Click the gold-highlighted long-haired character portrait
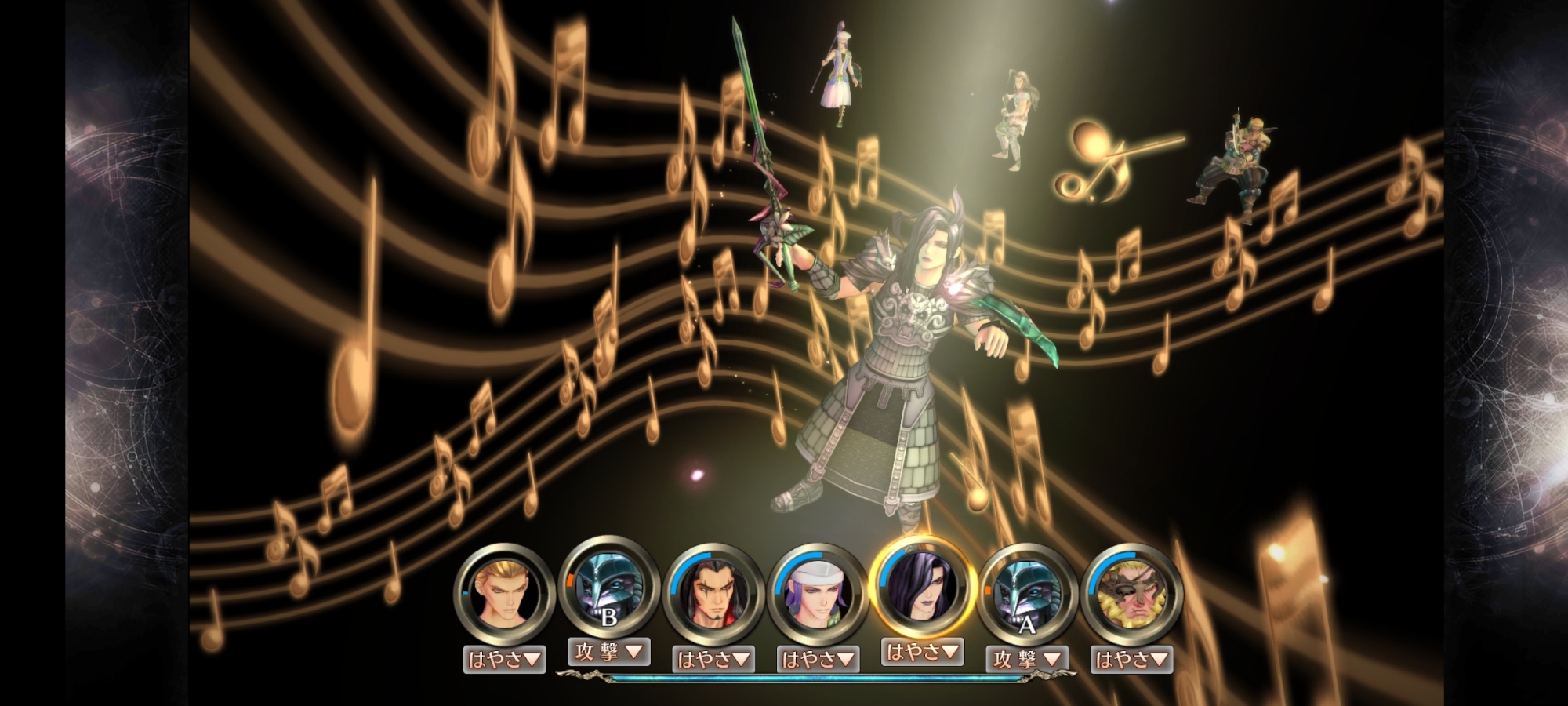 click(922, 587)
